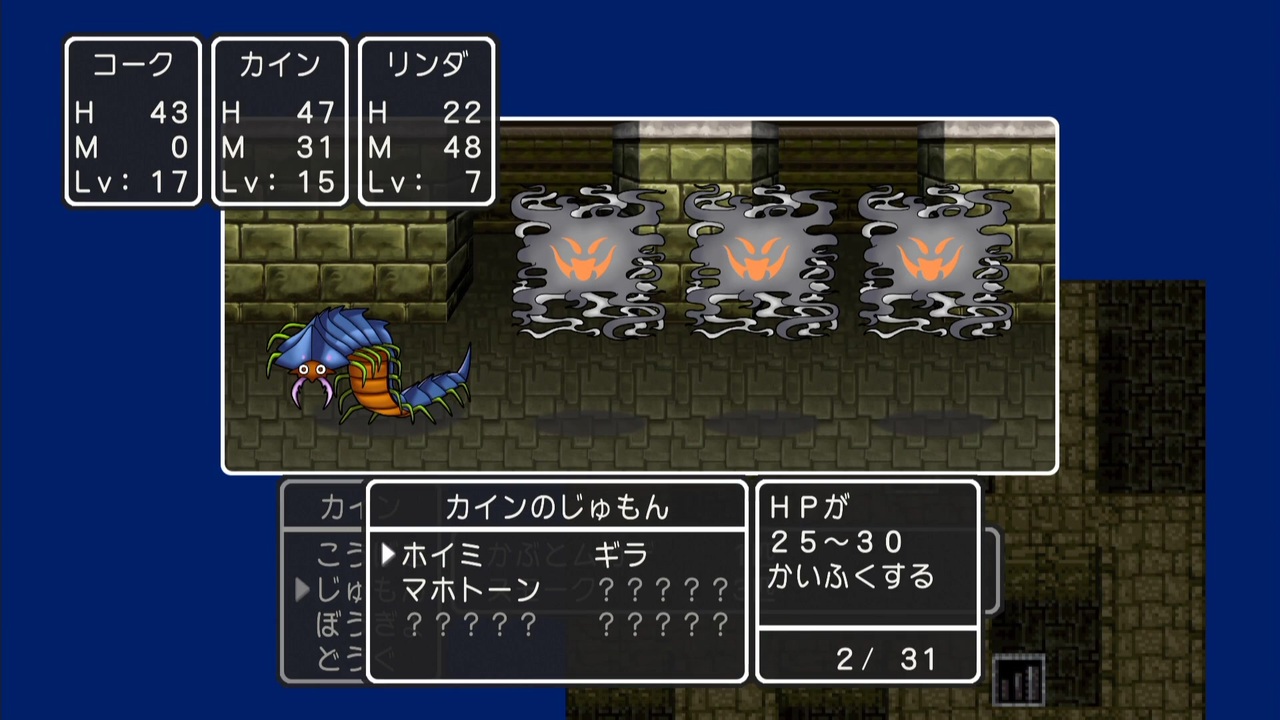Screen dimensions: 1280x720
Task: Click the cursor arrow beside Jumon command
Action: 303,590
